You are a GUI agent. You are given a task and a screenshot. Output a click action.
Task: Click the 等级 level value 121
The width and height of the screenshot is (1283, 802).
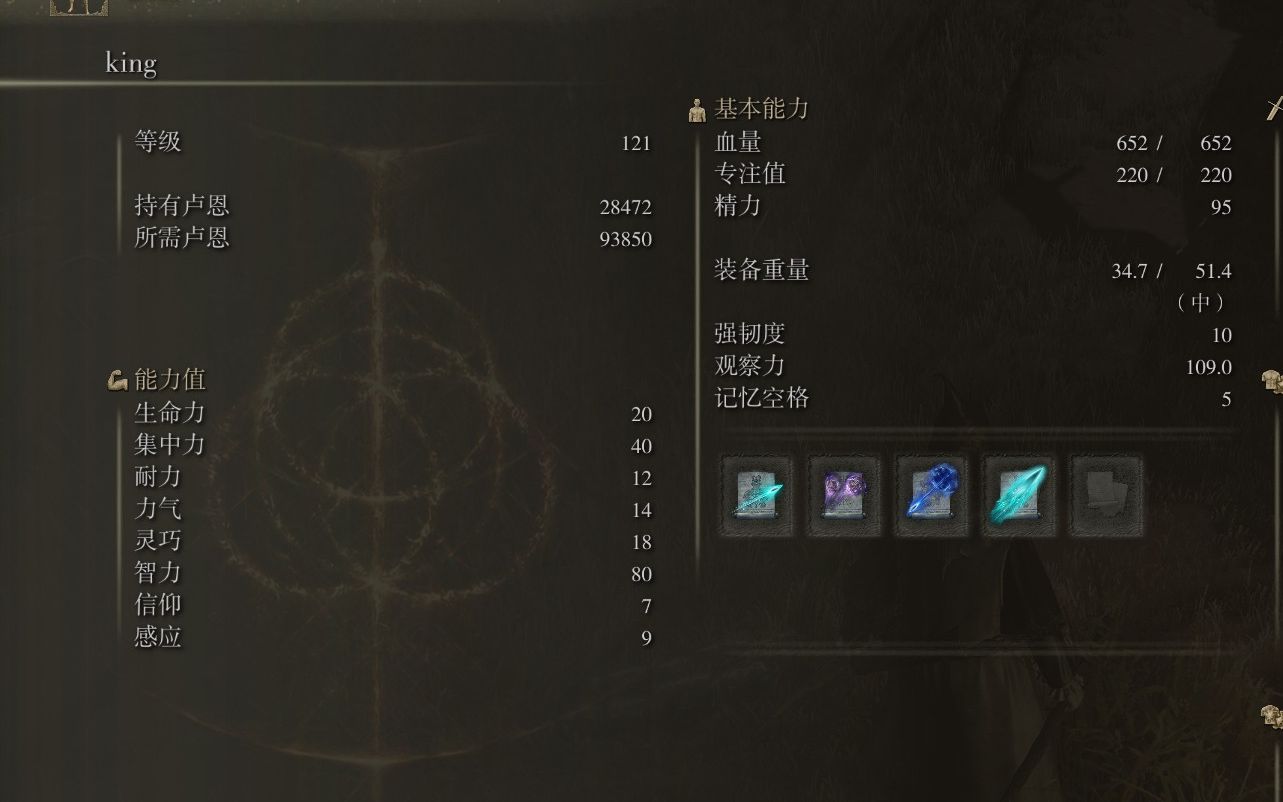tap(637, 143)
